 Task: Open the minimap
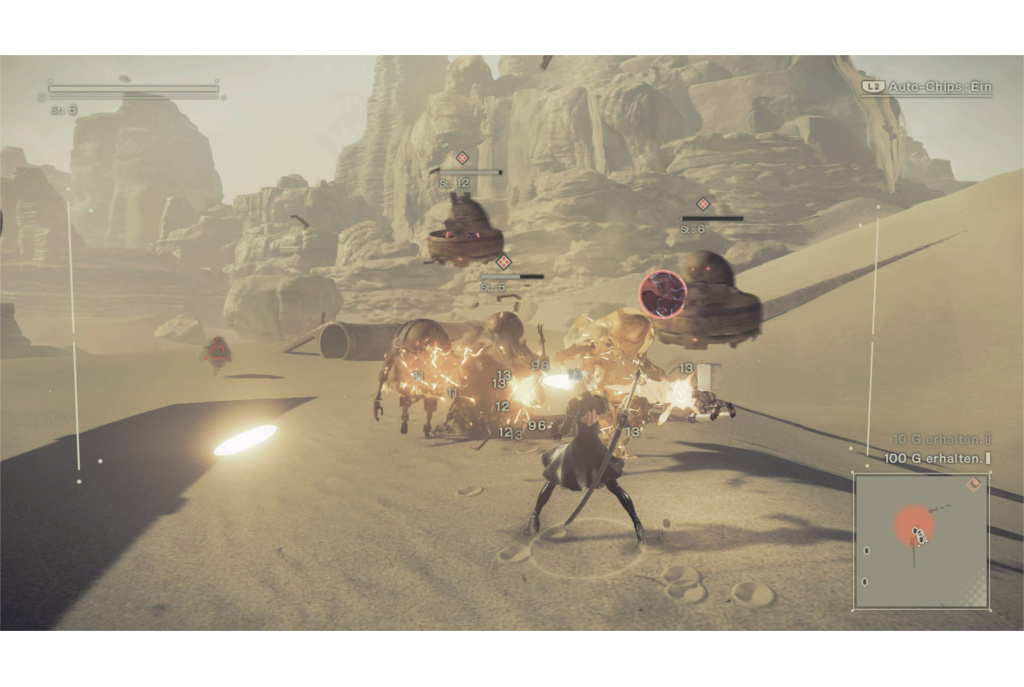921,541
